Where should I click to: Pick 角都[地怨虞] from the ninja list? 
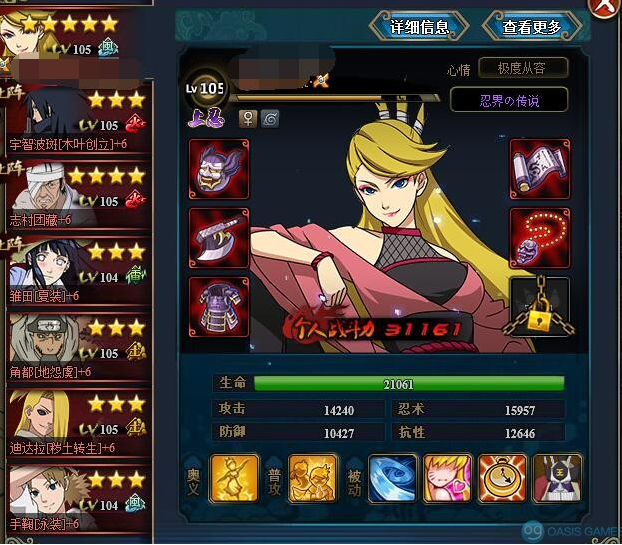pyautogui.click(x=75, y=348)
